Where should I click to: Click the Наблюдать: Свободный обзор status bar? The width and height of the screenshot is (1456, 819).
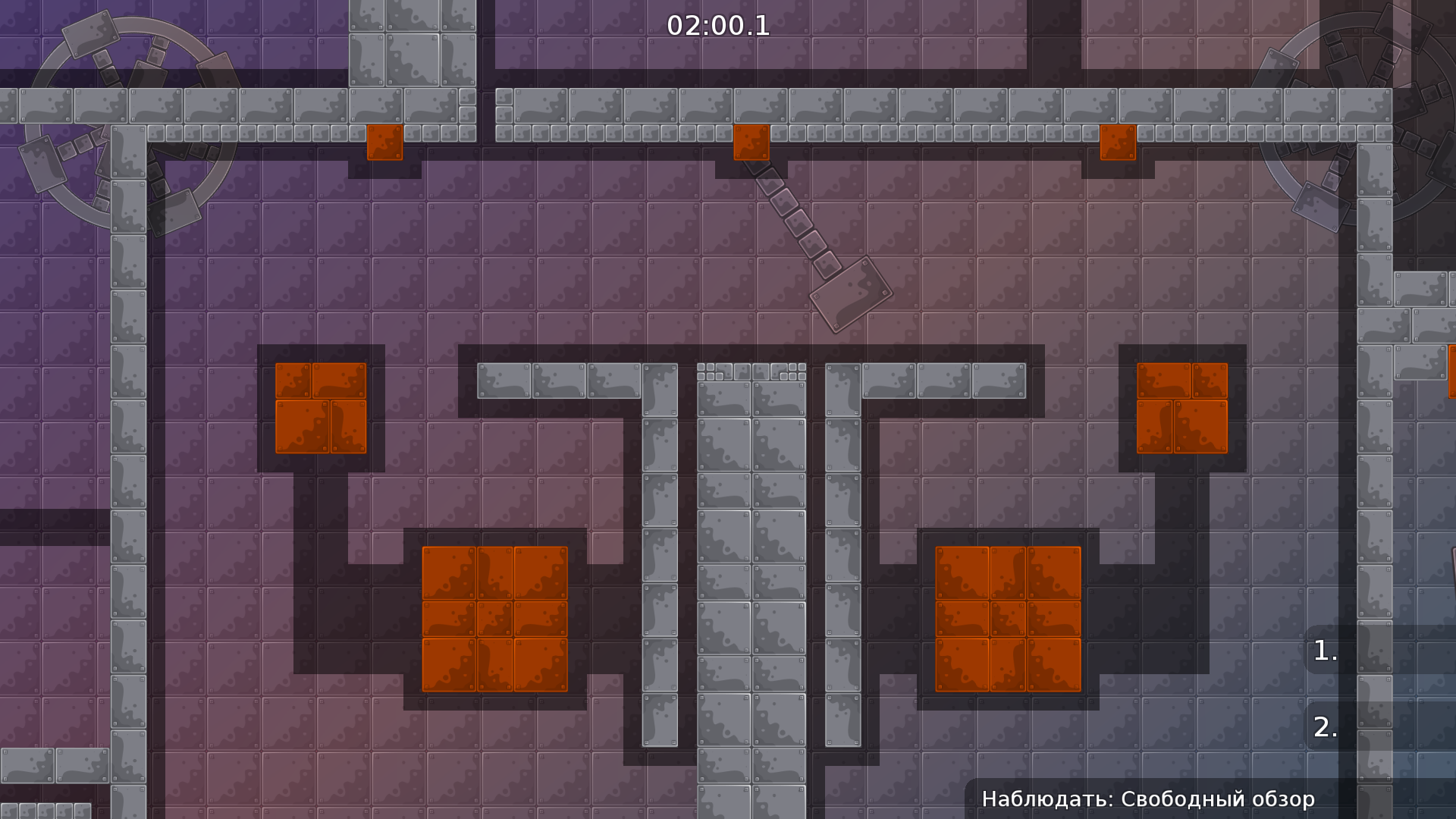pyautogui.click(x=1149, y=799)
